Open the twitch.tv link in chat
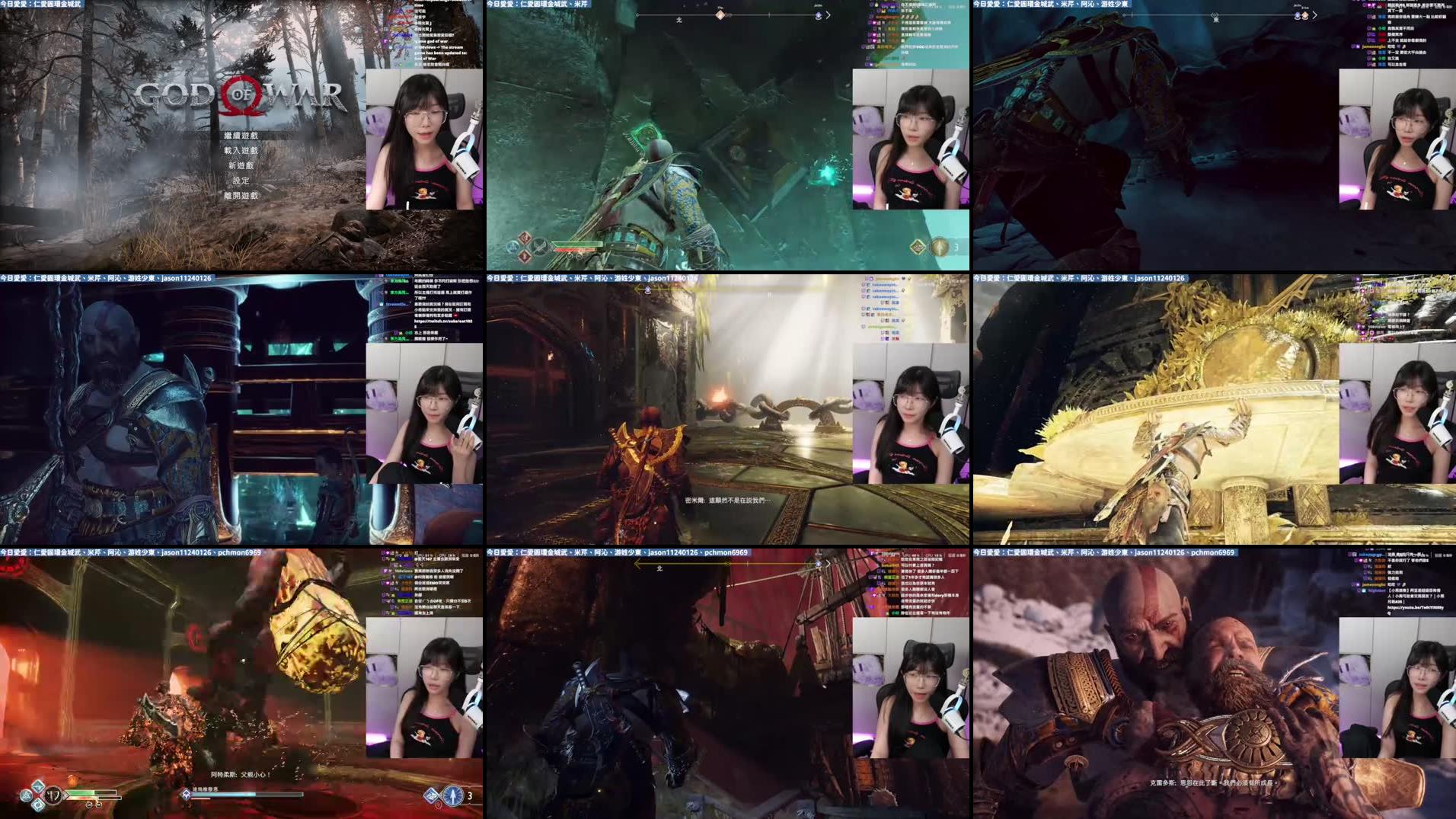 pyautogui.click(x=443, y=322)
